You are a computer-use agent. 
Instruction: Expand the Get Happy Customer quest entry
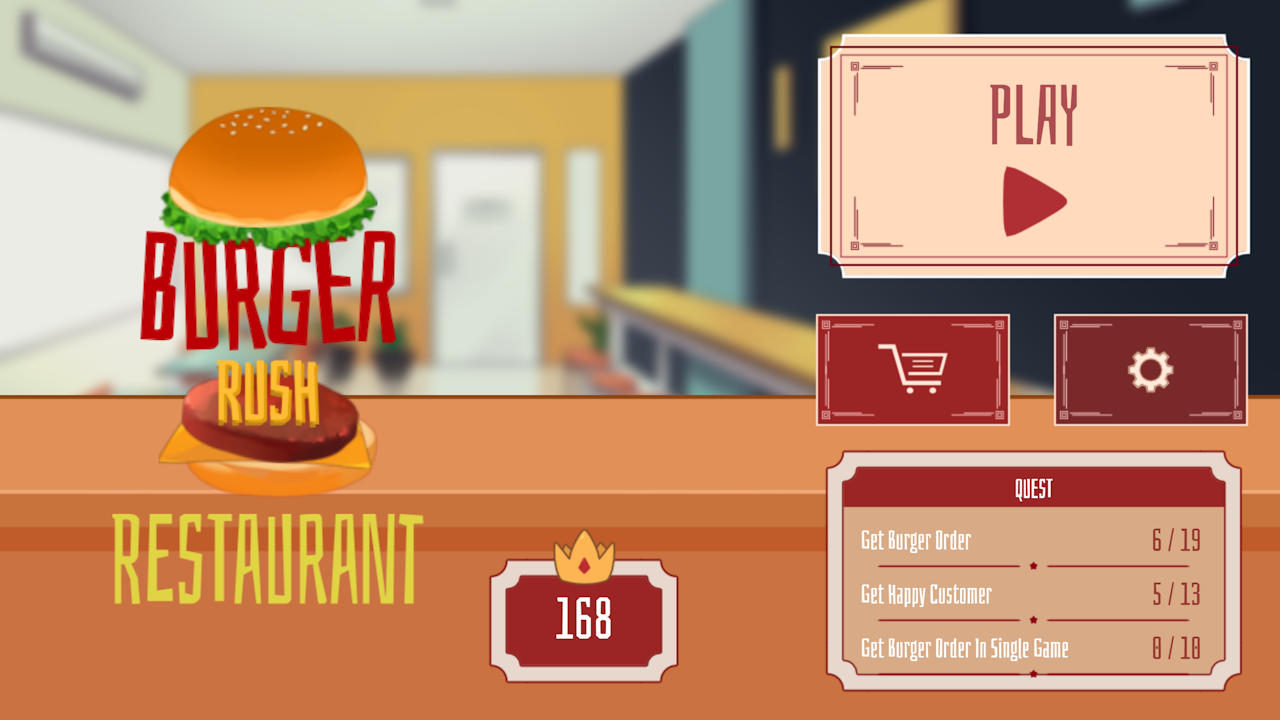click(x=926, y=595)
